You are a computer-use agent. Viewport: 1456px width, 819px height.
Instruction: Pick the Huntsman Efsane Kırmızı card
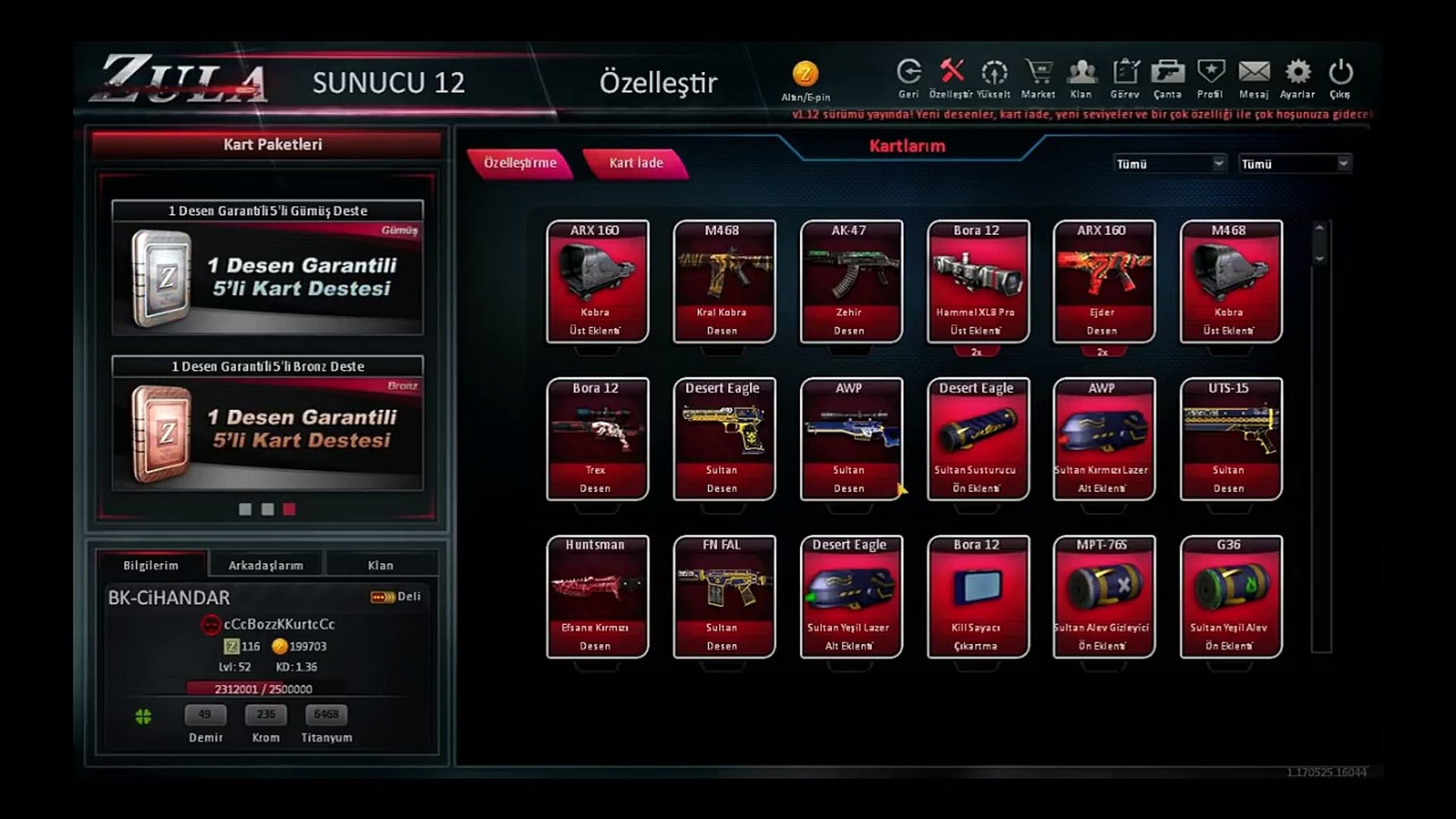597,597
